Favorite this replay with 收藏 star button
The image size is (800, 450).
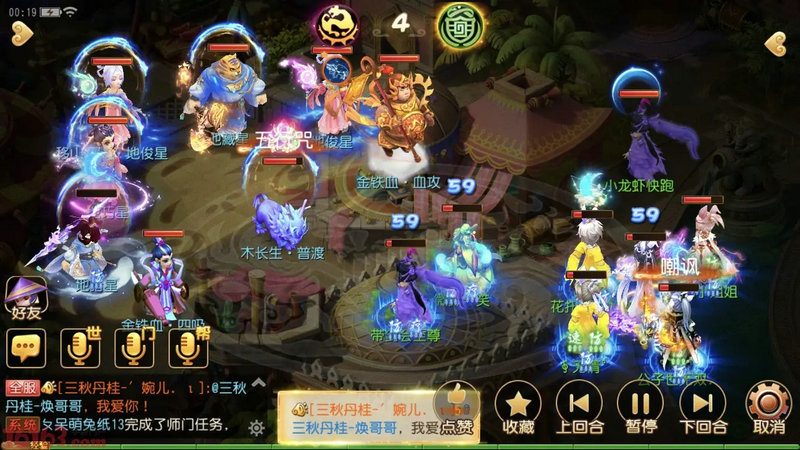(518, 407)
